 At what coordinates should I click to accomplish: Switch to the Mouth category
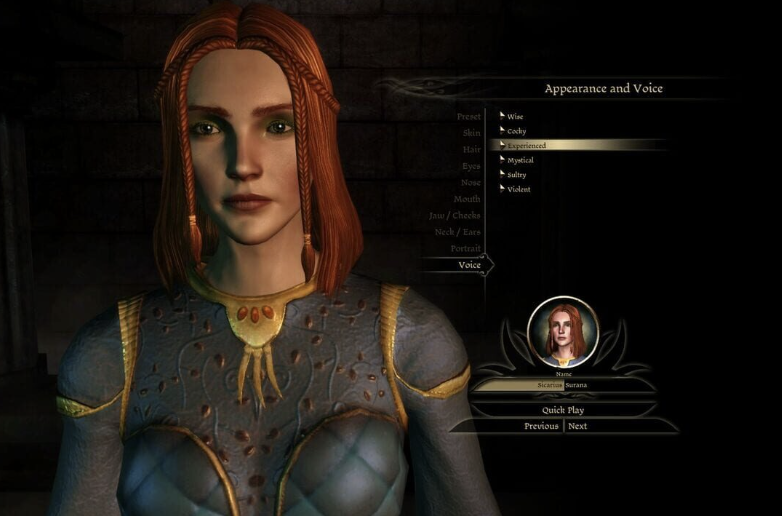point(467,199)
